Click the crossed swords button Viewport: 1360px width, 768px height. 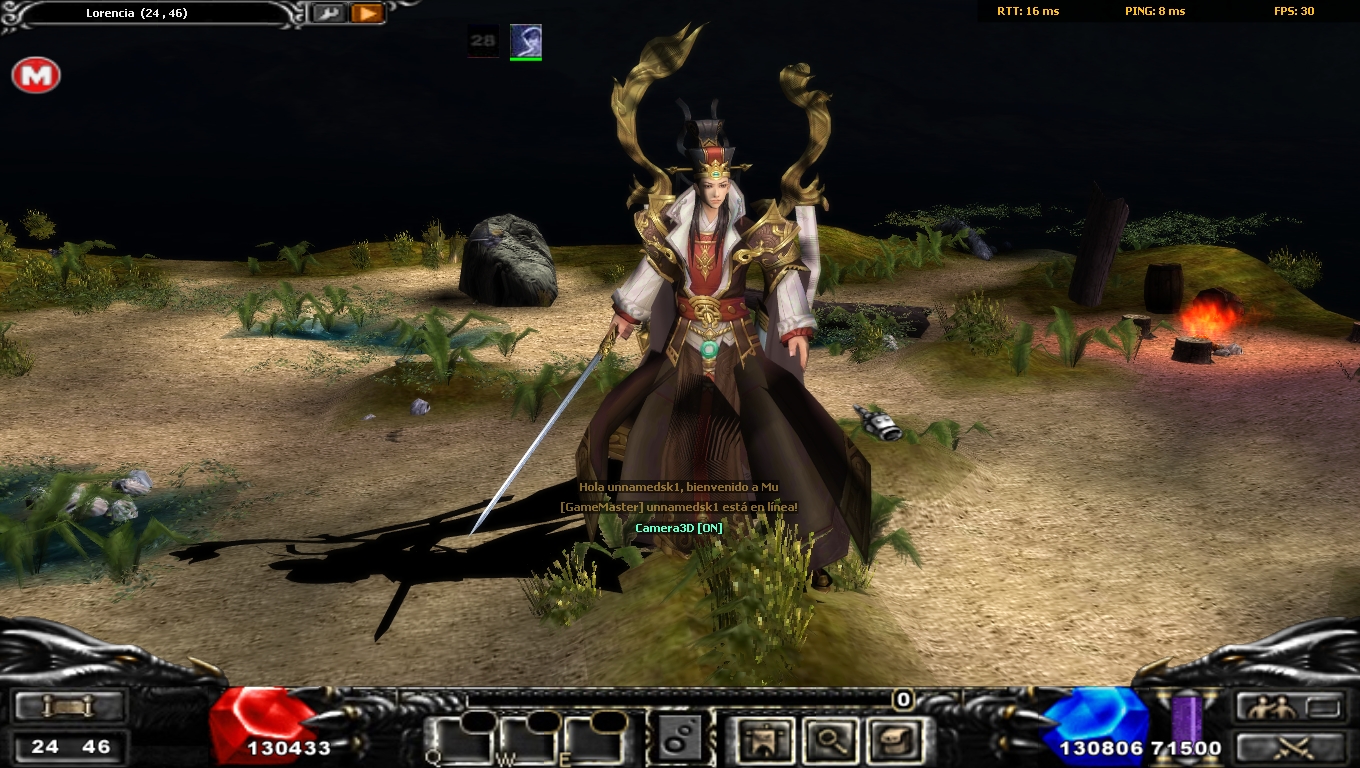pyautogui.click(x=1290, y=746)
